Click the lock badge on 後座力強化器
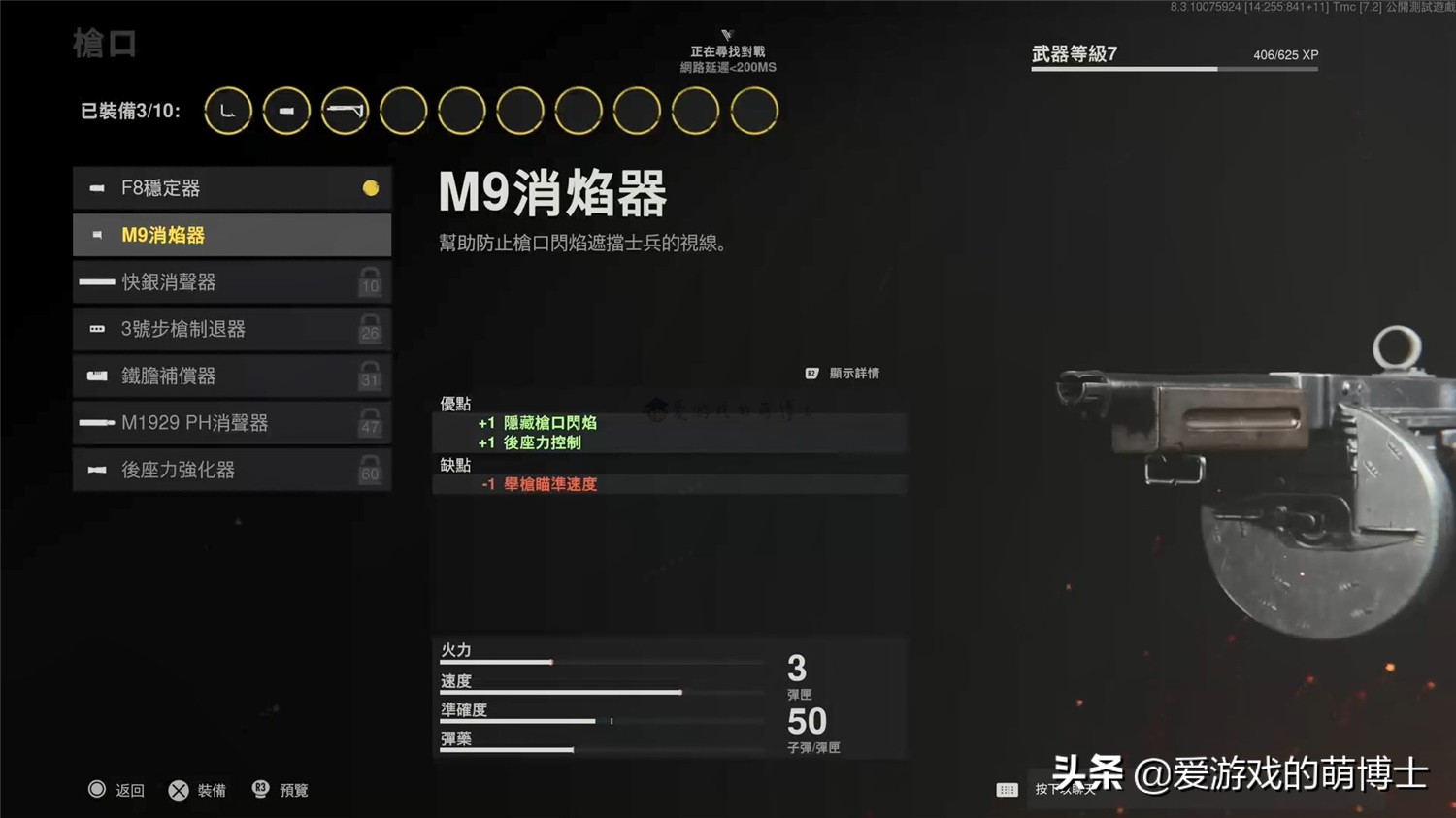1456x818 pixels. pyautogui.click(x=369, y=470)
